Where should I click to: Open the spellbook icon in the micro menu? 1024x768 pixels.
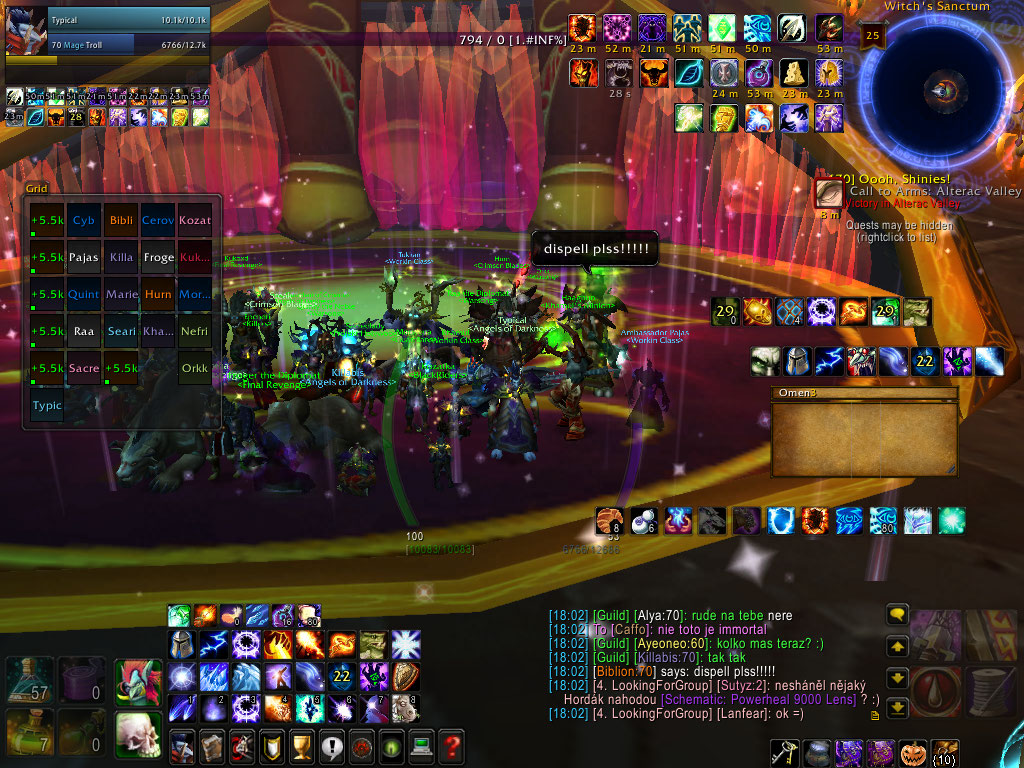tap(211, 745)
